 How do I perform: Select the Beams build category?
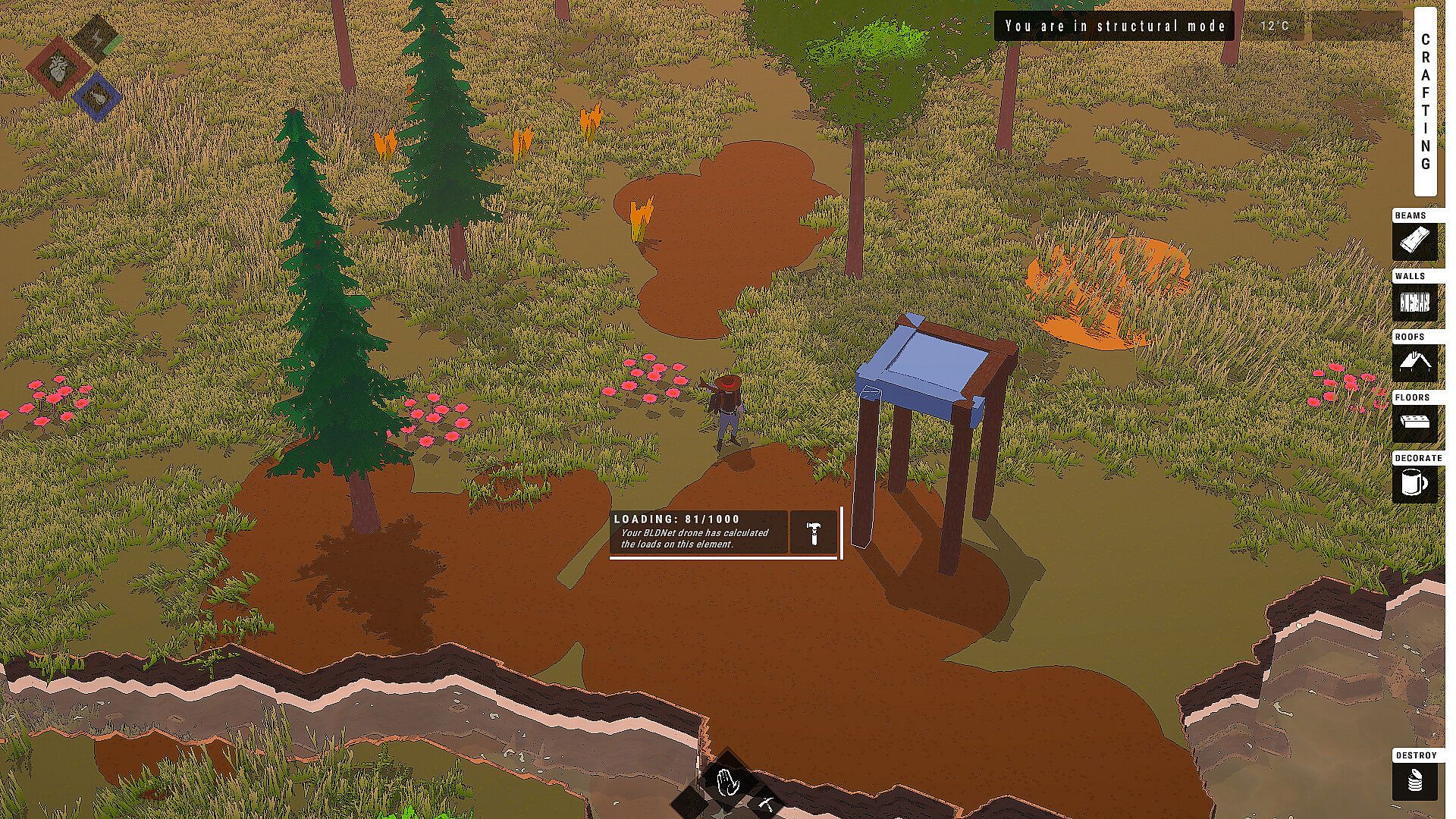1414,242
